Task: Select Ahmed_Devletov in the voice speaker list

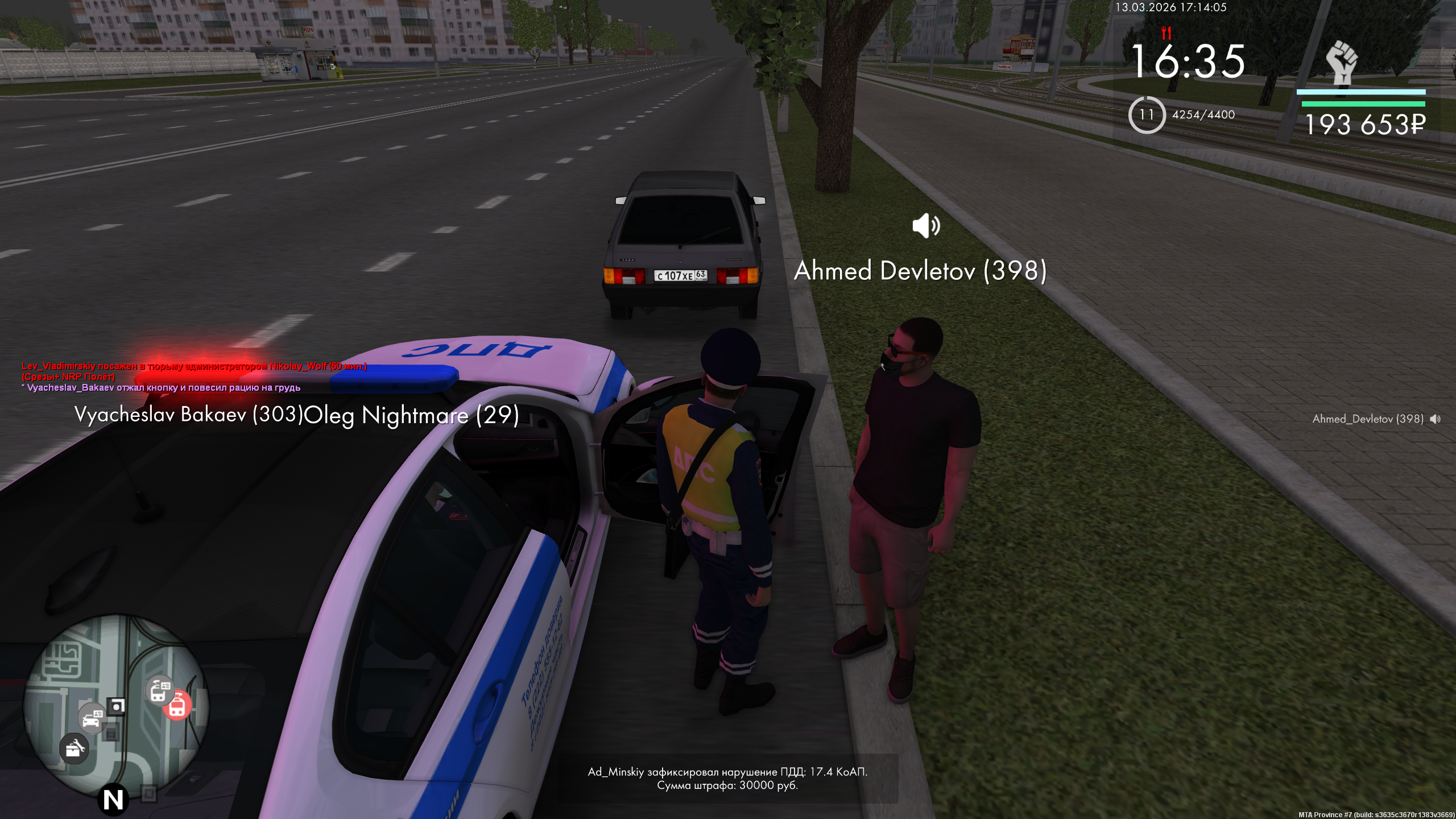Action: coord(1368,419)
